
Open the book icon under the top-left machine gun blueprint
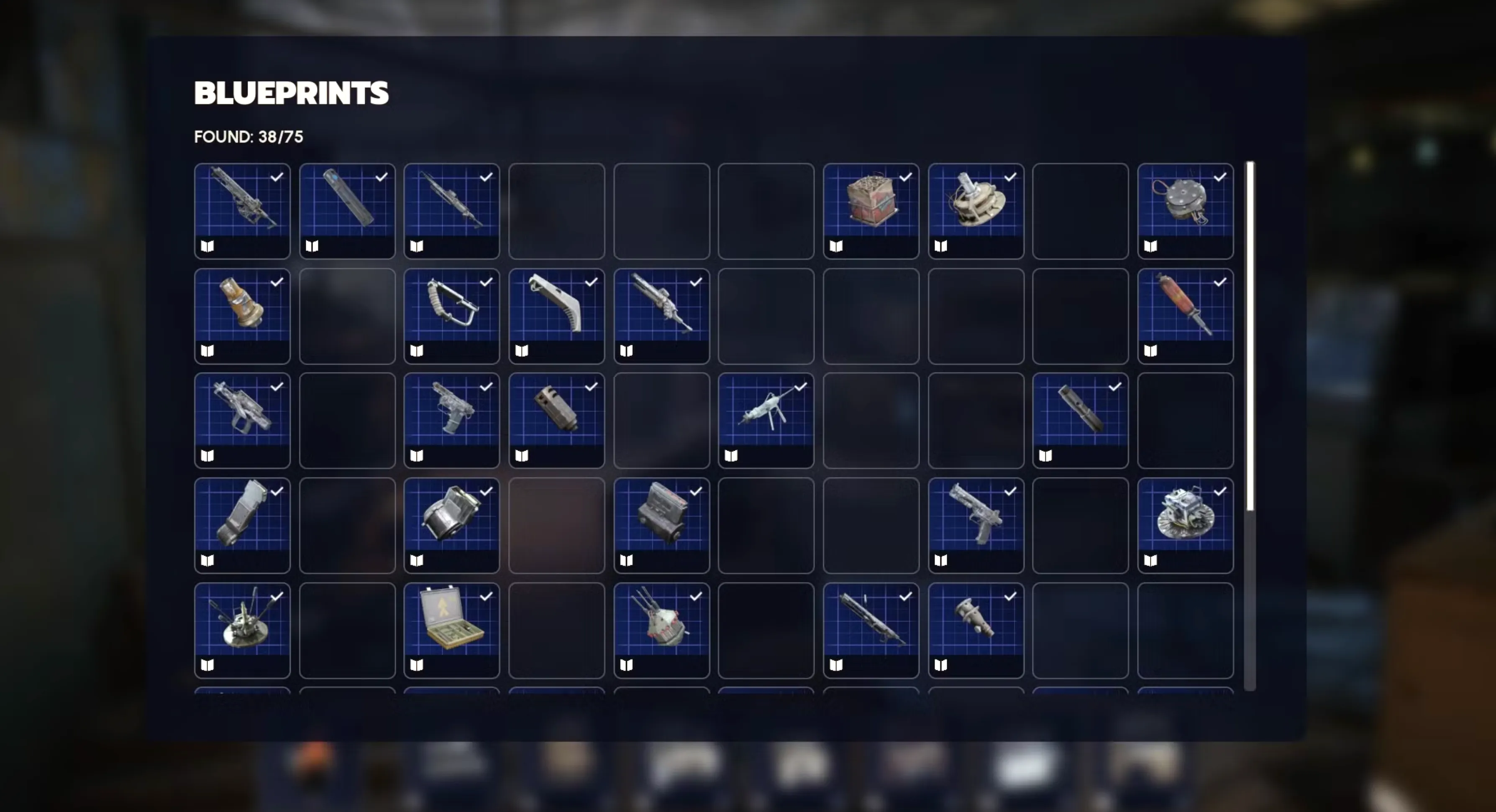(207, 247)
